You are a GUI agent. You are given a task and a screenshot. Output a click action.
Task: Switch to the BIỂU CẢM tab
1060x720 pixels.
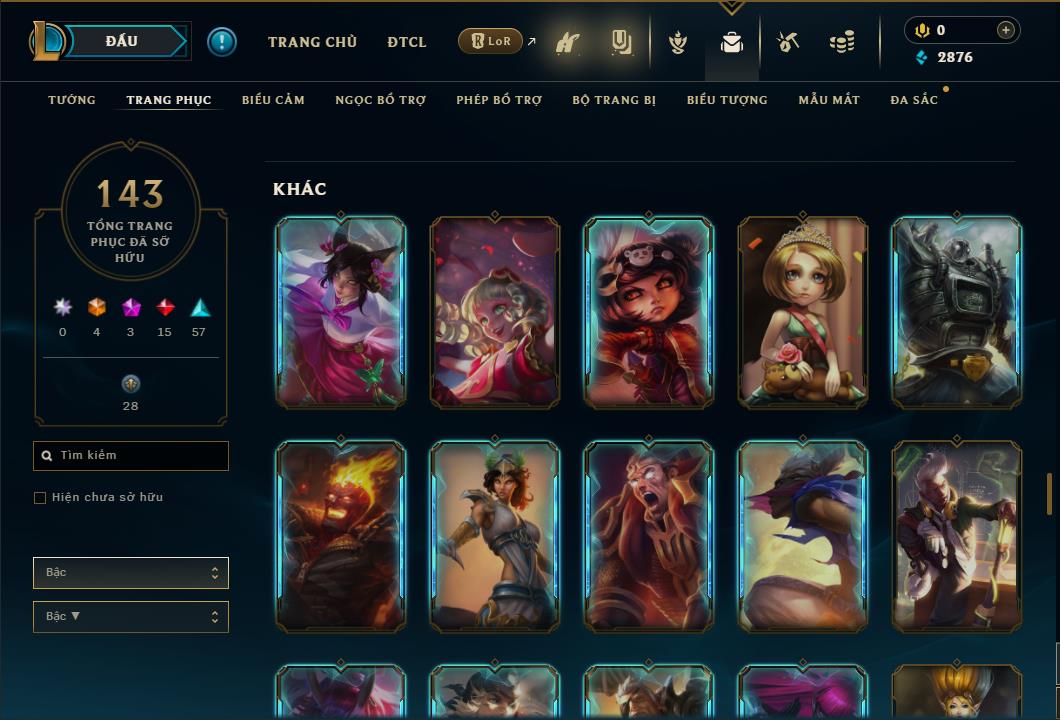273,100
